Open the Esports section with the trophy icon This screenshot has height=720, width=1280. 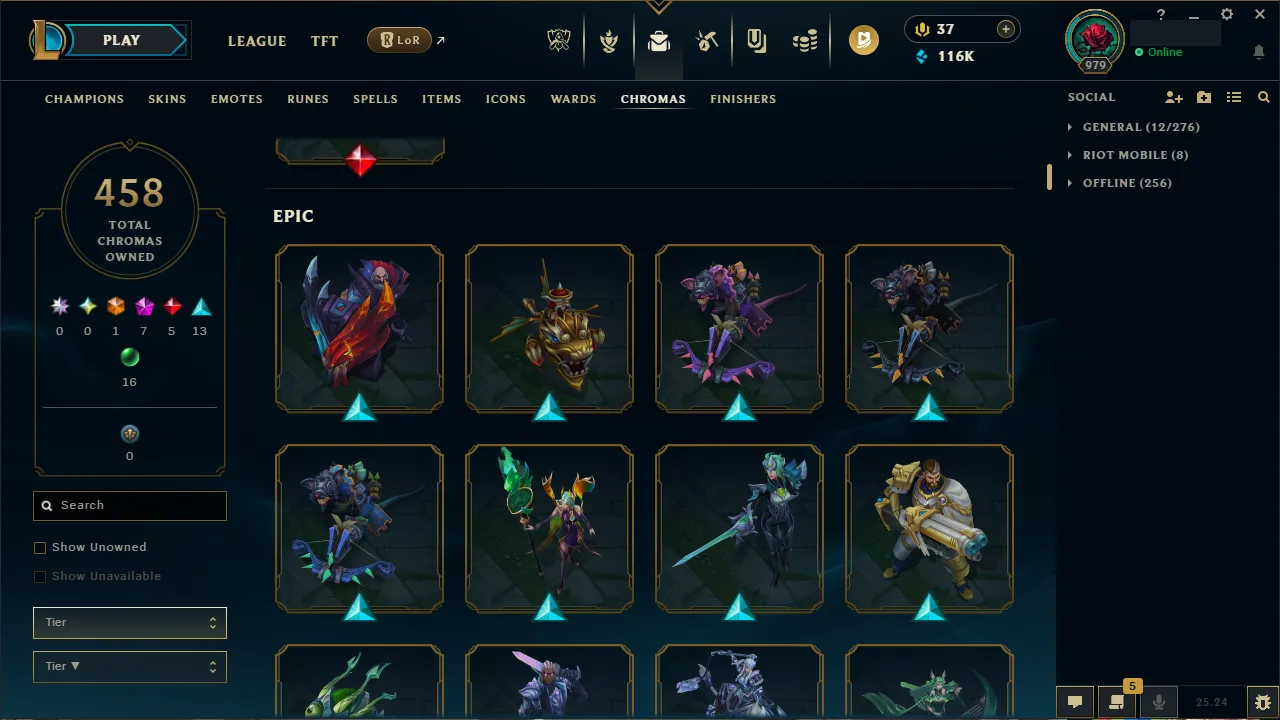pyautogui.click(x=559, y=41)
